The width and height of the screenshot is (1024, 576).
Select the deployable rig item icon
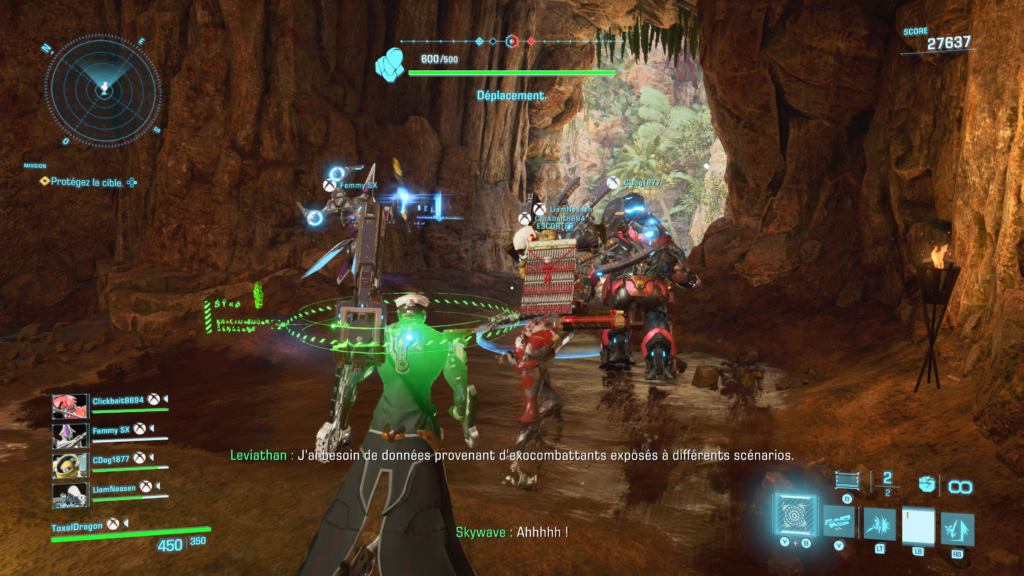tap(847, 481)
